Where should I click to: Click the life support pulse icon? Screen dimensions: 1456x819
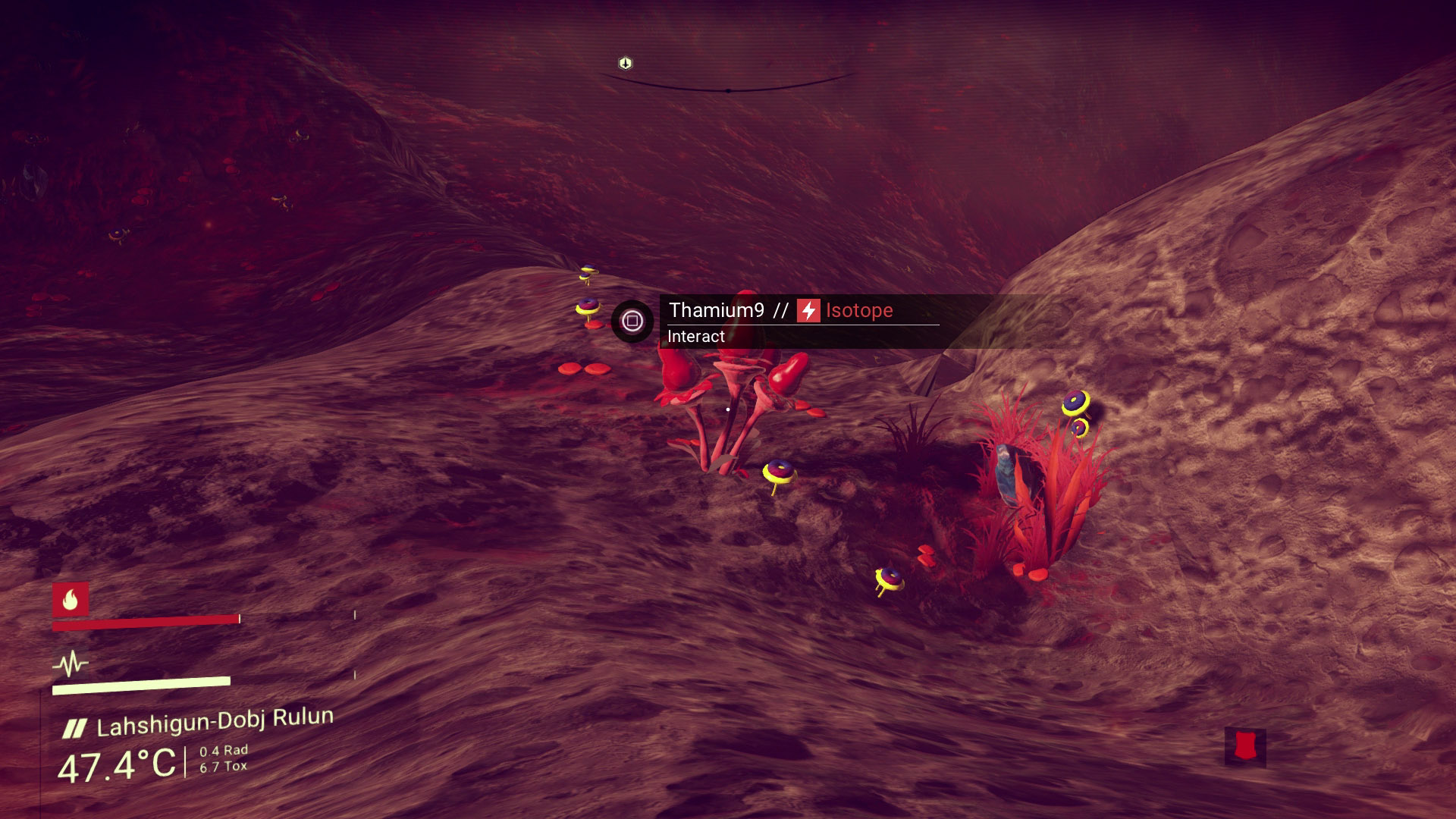coord(71,664)
